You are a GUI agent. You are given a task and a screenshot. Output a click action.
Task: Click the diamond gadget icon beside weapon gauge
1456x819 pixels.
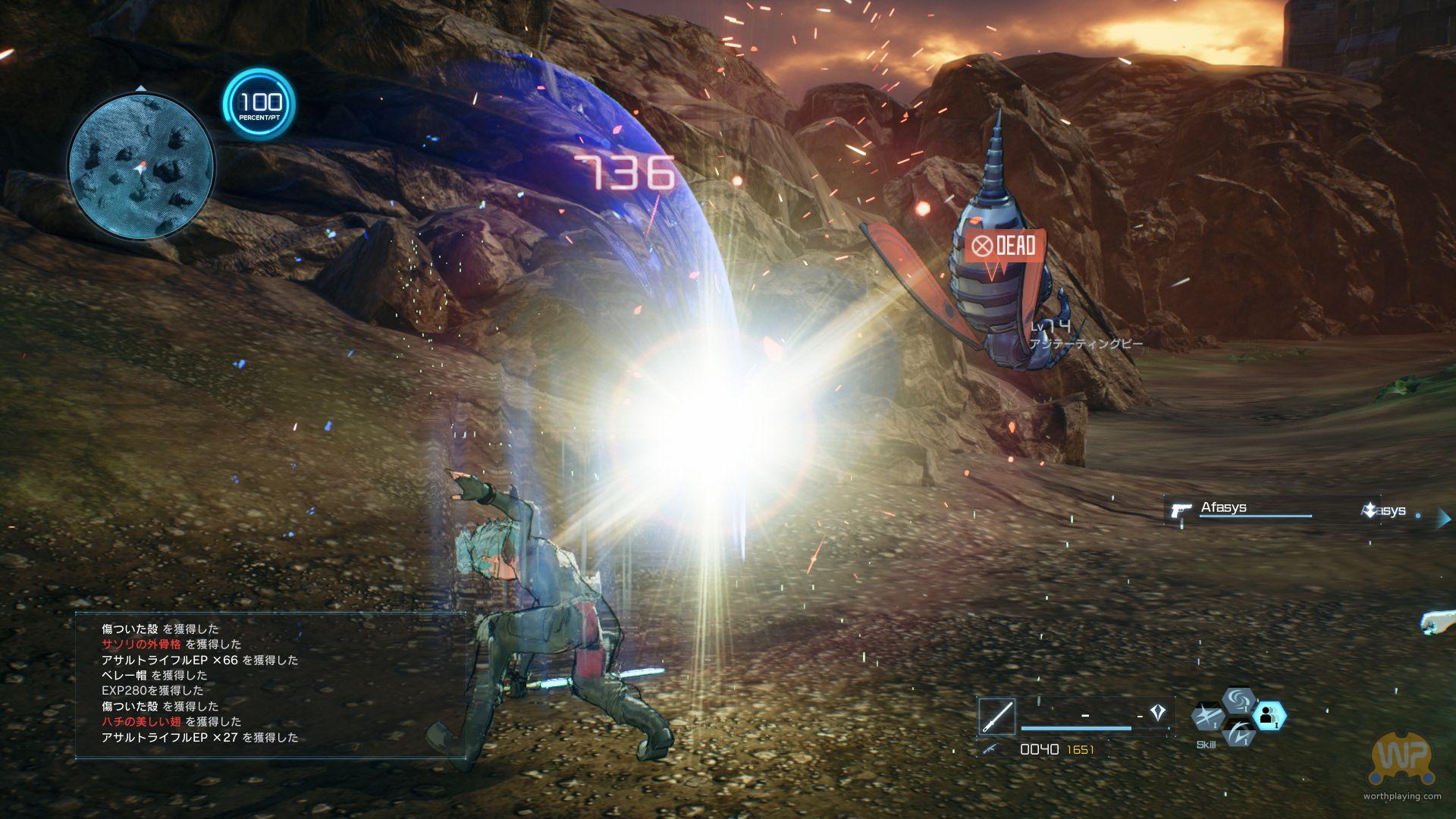[x=1157, y=713]
